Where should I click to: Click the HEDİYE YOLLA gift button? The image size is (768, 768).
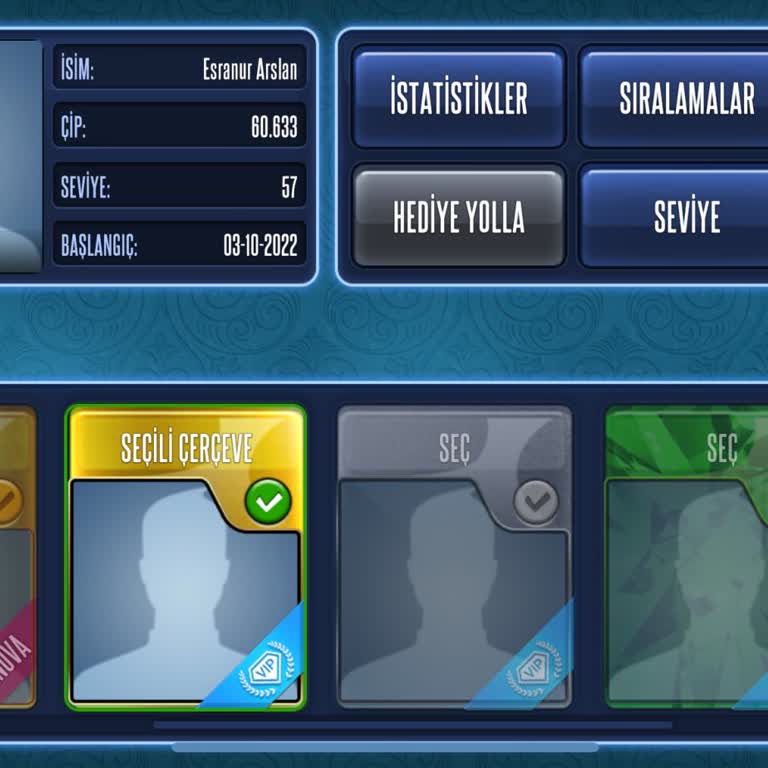click(x=459, y=216)
